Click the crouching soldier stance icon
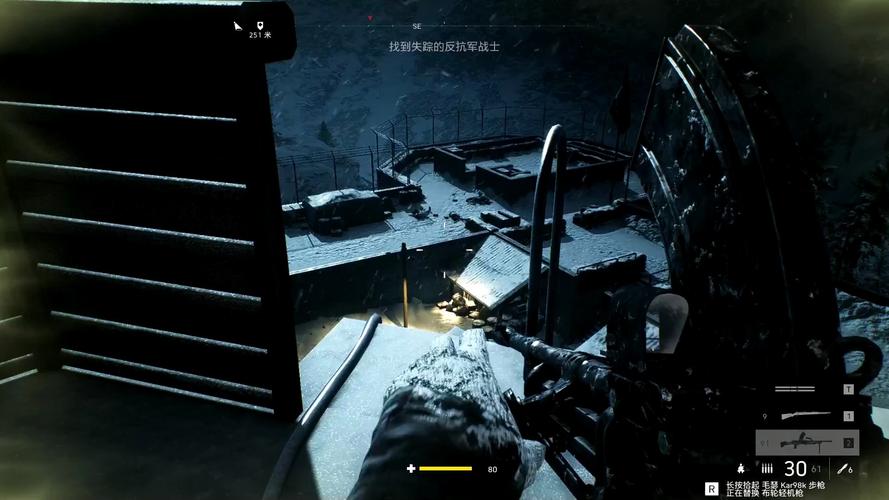The height and width of the screenshot is (500, 889). tap(740, 468)
